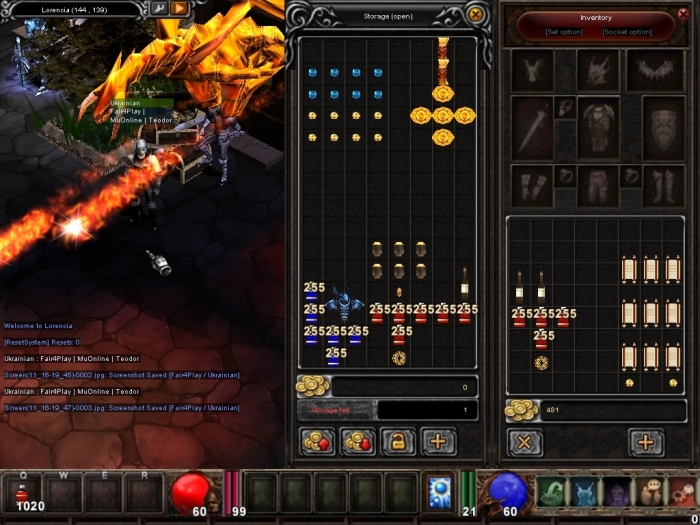Select the equipped helmet slot
700x525 pixels.
coord(599,70)
